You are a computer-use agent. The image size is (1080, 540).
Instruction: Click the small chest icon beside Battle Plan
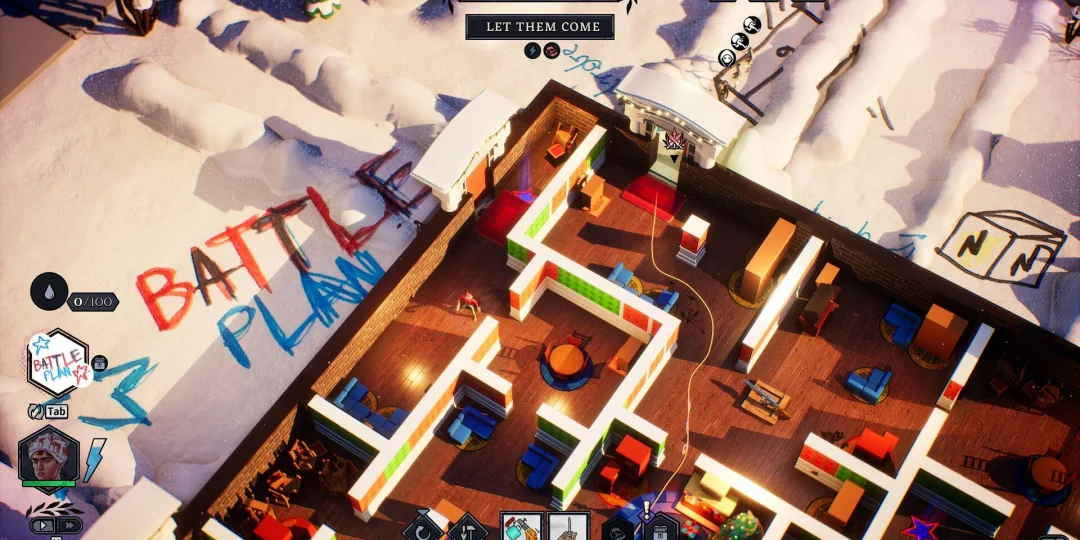(x=100, y=364)
